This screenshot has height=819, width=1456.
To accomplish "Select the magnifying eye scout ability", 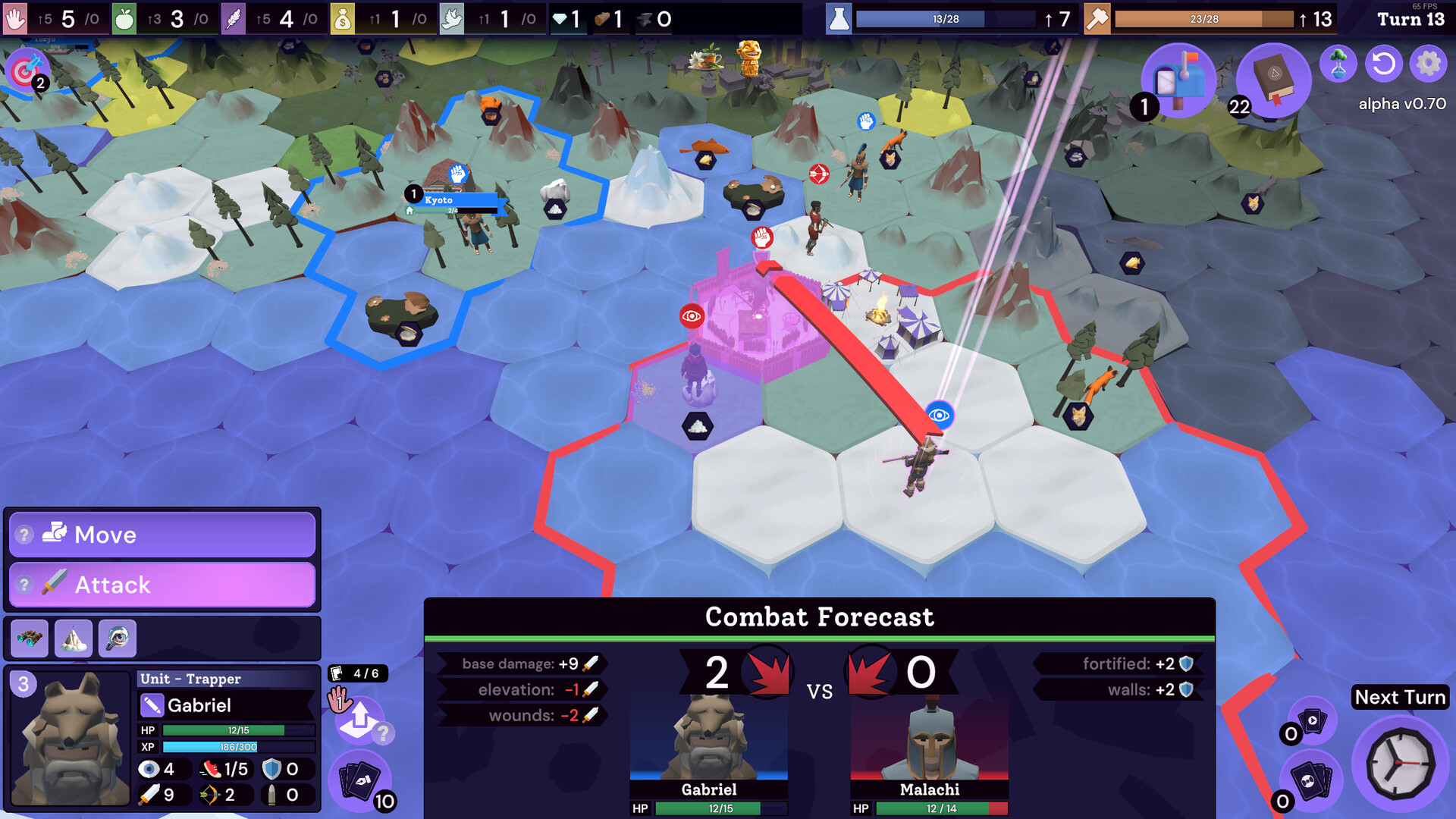I will 118,638.
